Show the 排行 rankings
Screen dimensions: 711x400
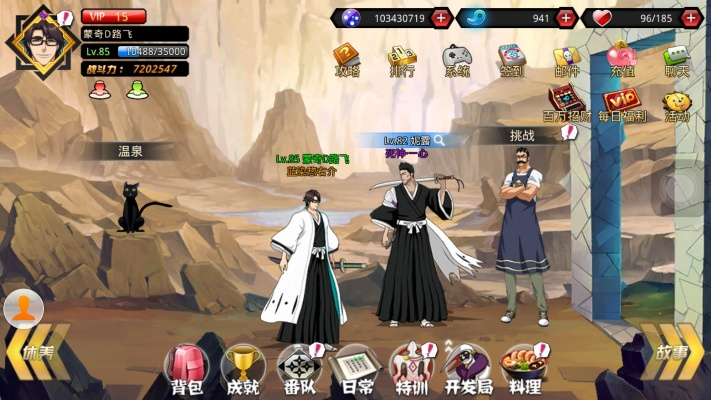click(402, 59)
